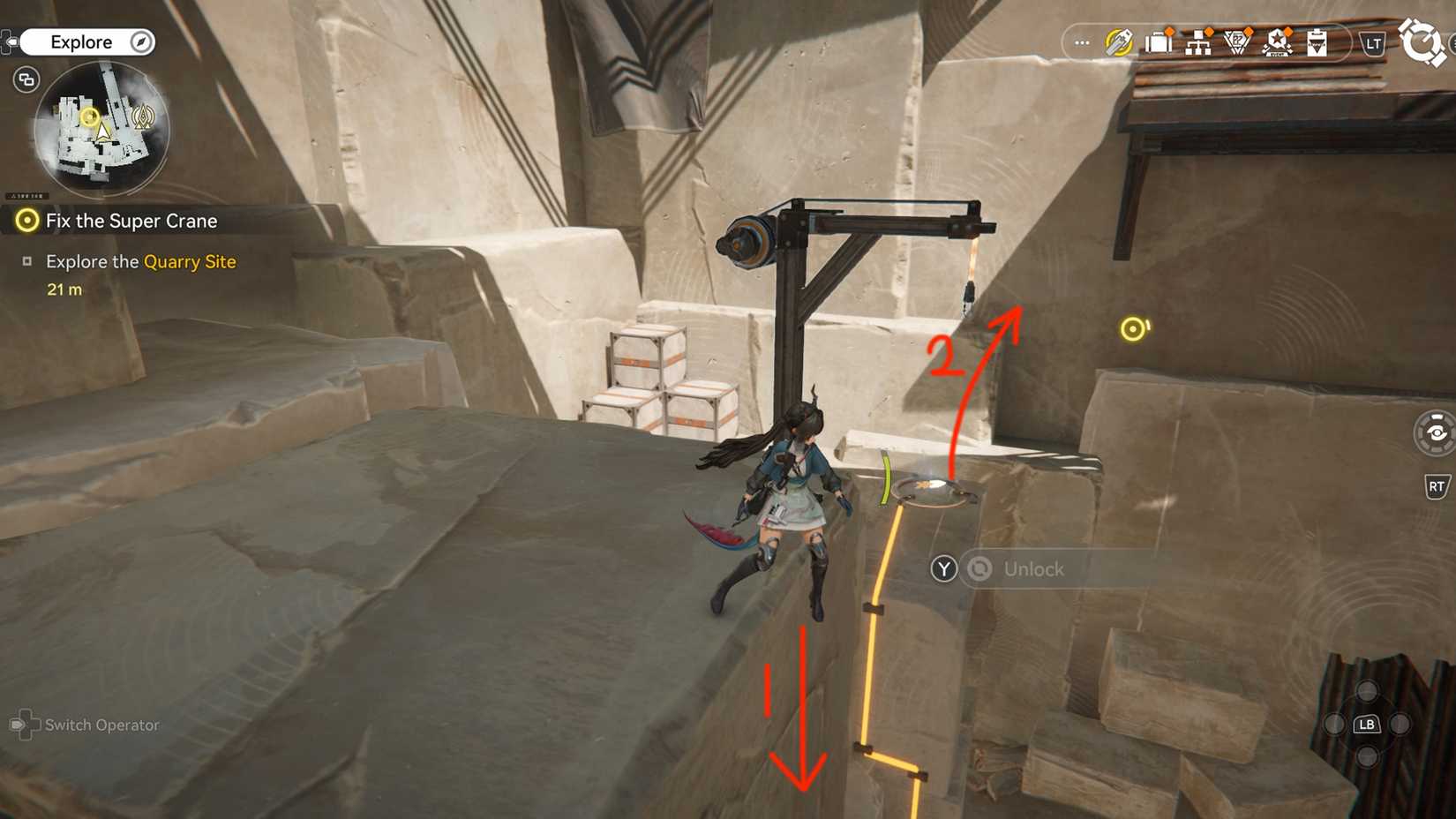Open the achievements star badge icon
The image size is (1456, 819).
1278,41
